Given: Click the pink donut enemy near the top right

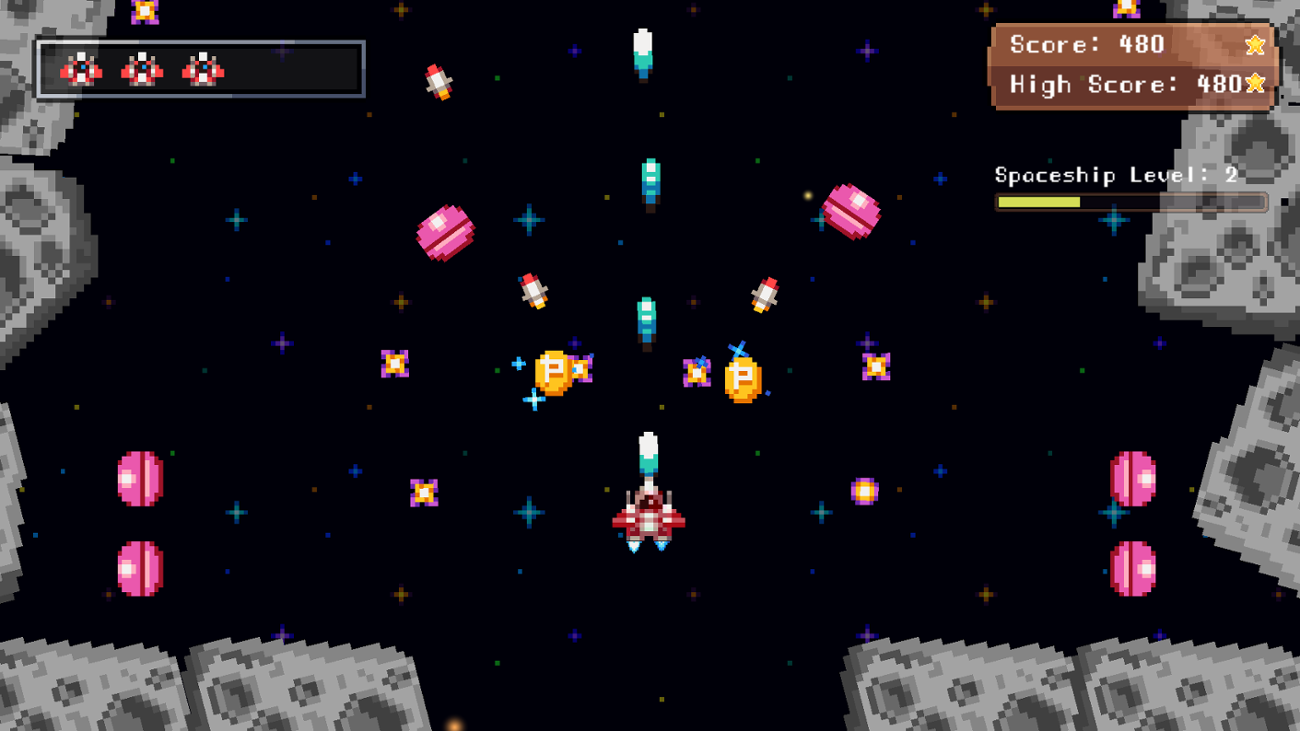Looking at the screenshot, I should pos(851,211).
